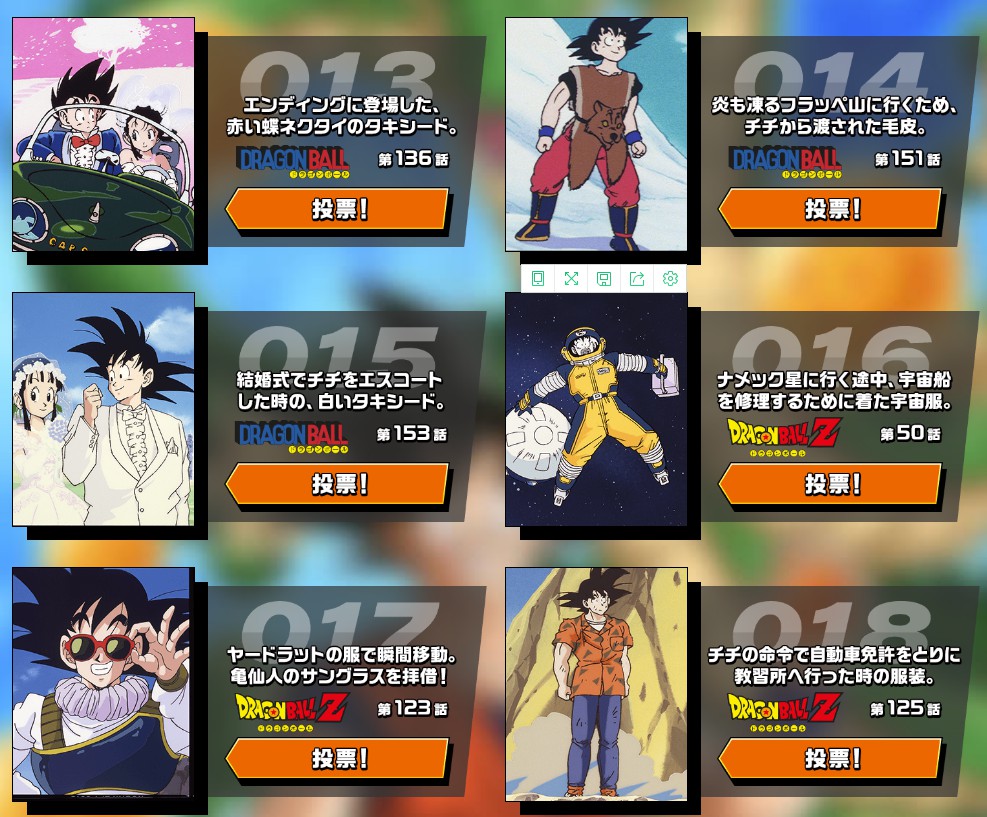Vote for costume 016 yellow space suit
The image size is (987, 817).
(830, 484)
